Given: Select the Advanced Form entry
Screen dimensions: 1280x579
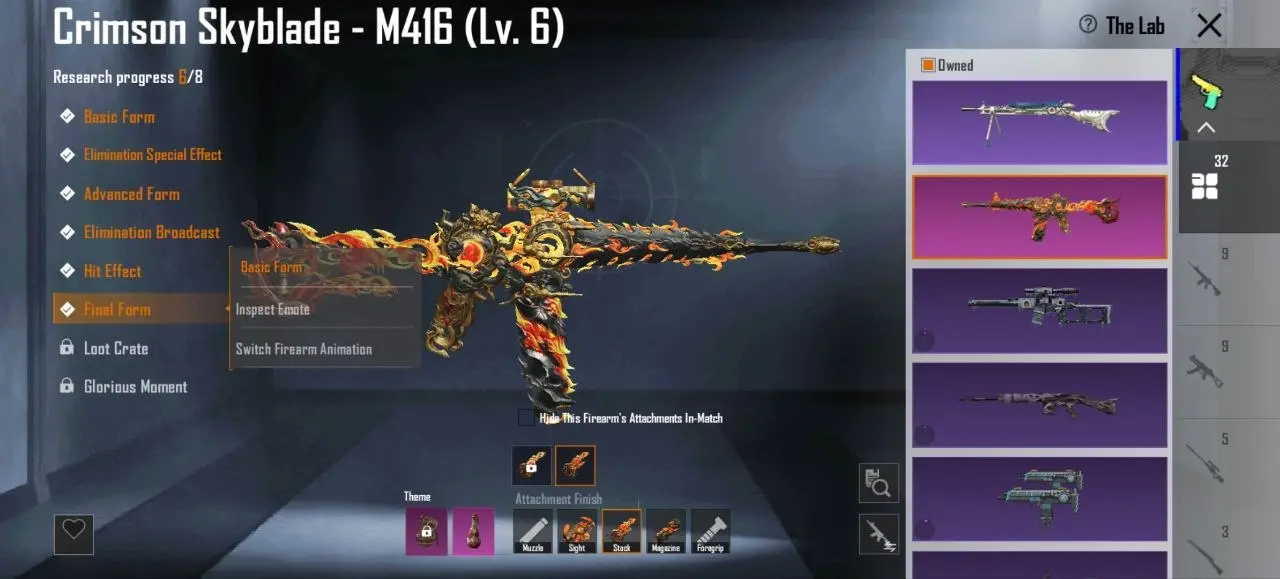Looking at the screenshot, I should [131, 194].
